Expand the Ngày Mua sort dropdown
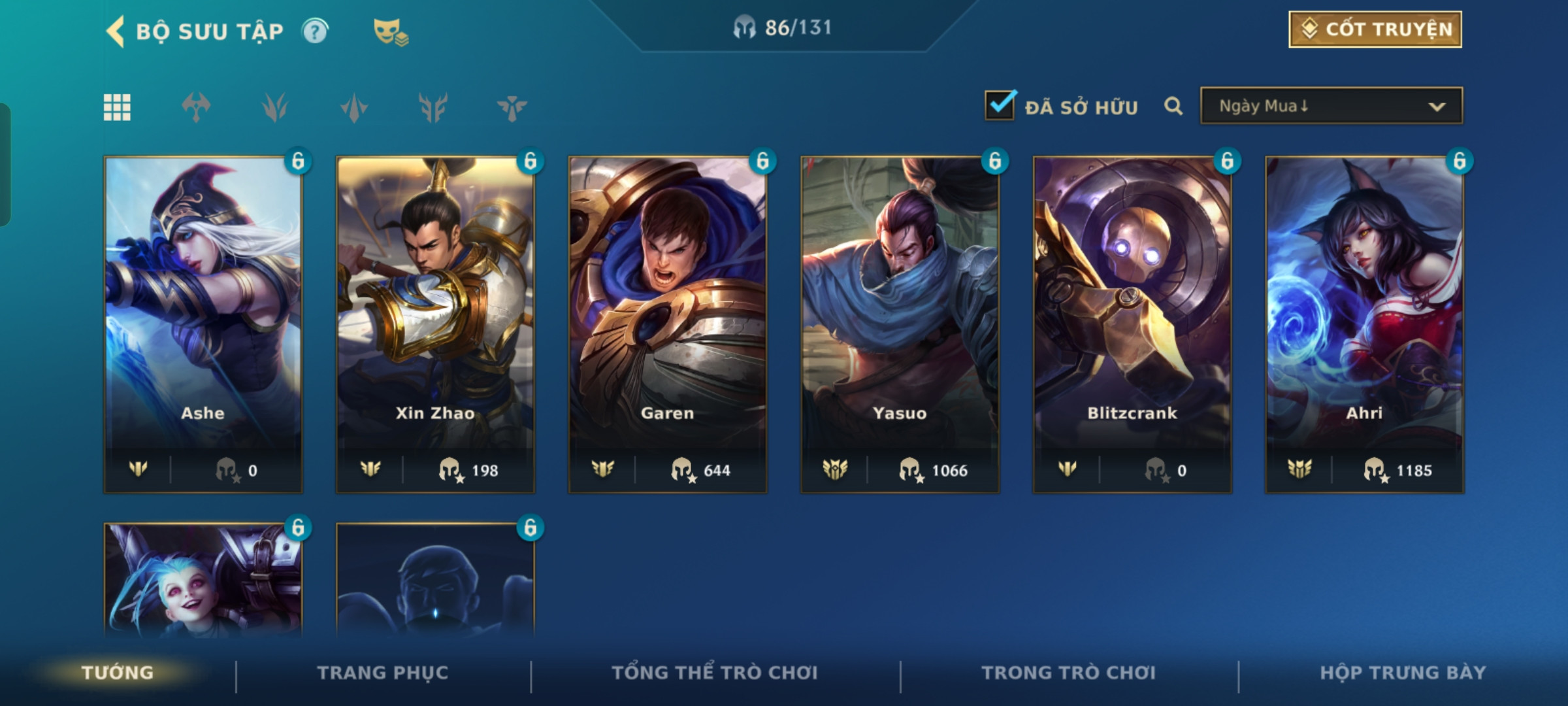 coord(1331,106)
